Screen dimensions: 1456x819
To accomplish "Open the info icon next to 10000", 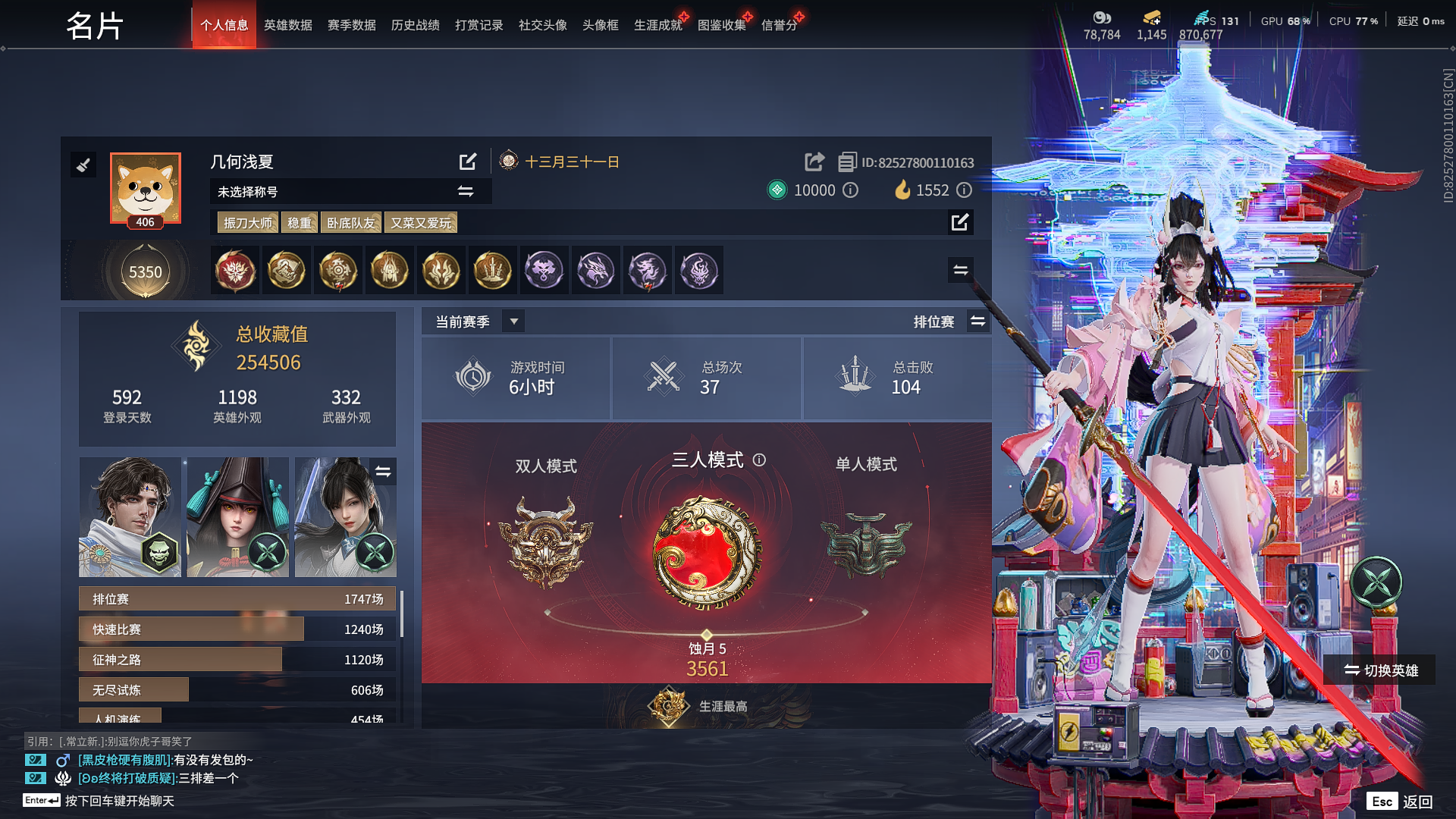I will tap(851, 190).
